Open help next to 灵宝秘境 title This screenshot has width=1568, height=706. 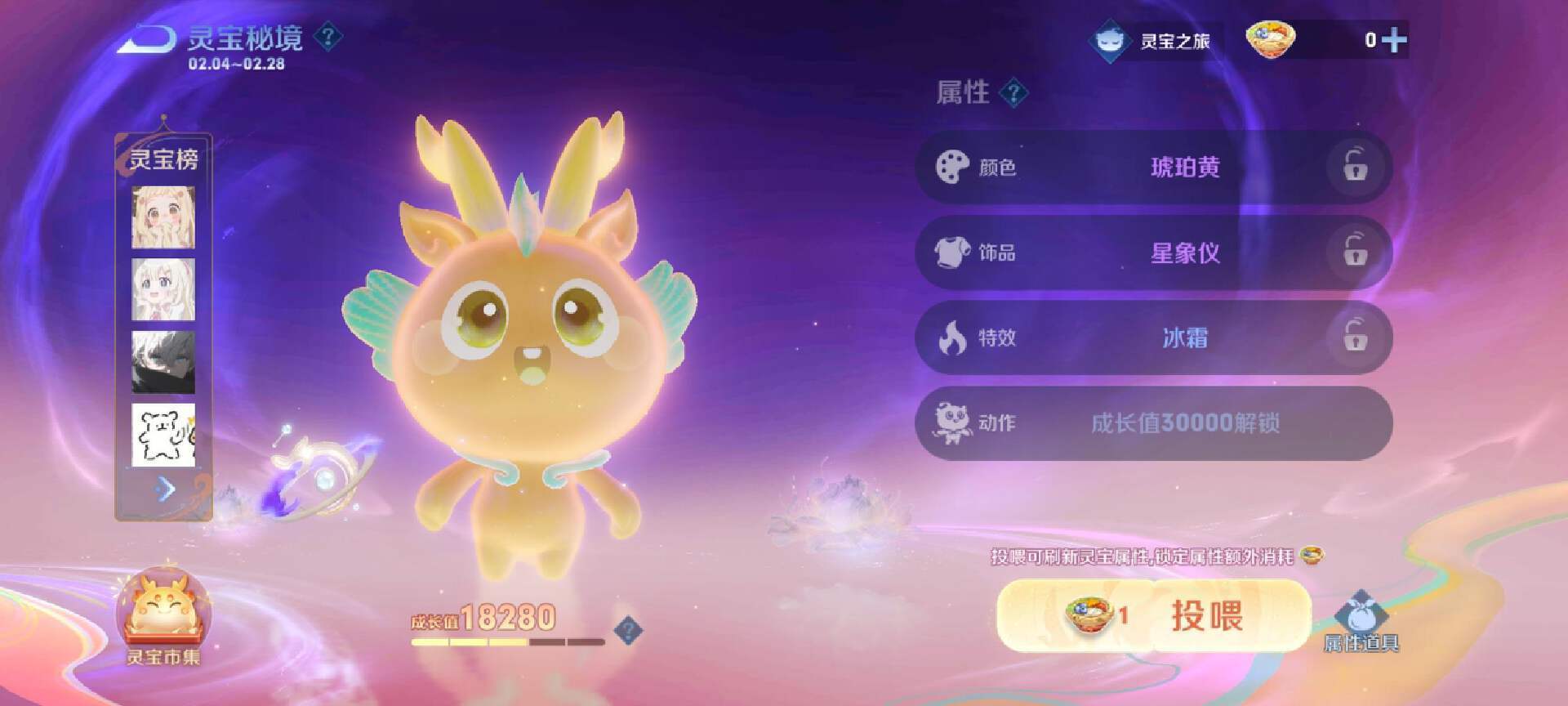[x=328, y=37]
